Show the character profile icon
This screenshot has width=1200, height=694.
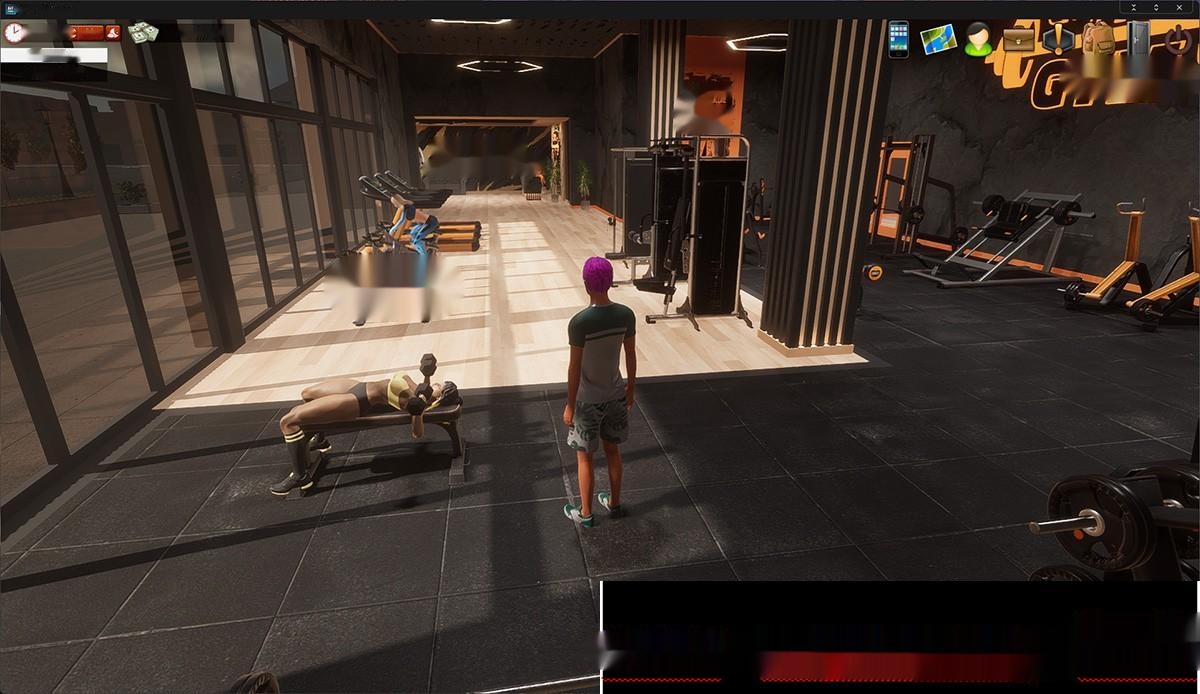978,40
